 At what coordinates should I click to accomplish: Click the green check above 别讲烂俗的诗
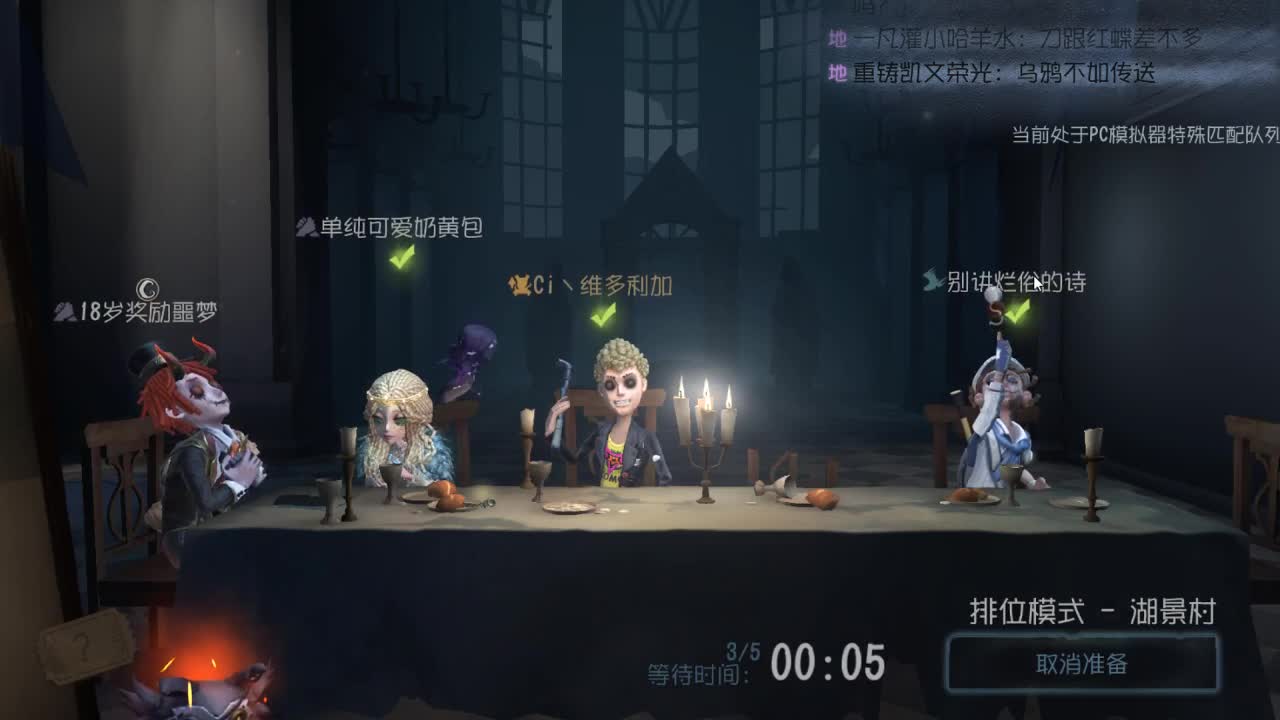1019,313
